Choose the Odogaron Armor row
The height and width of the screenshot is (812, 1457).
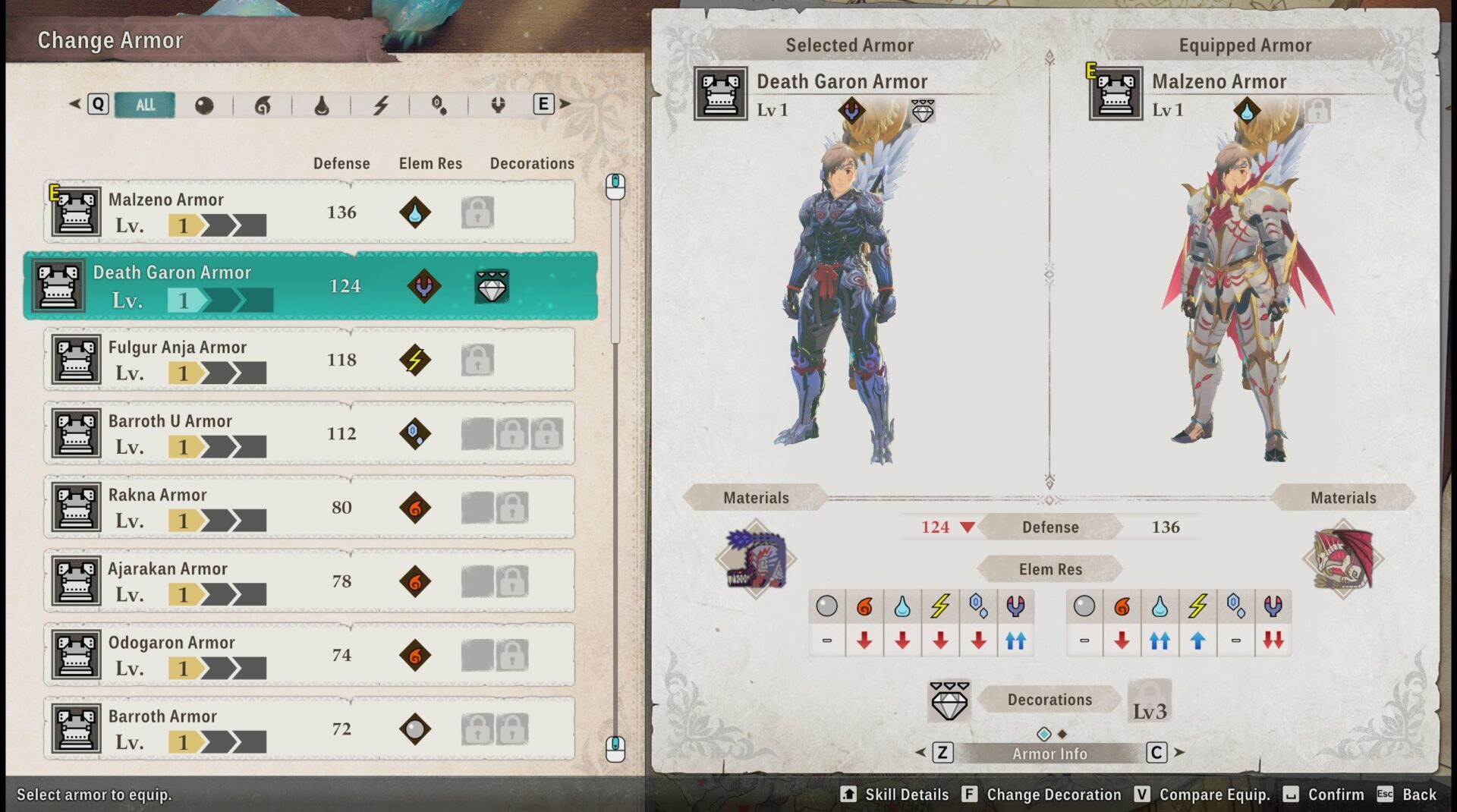click(x=309, y=655)
